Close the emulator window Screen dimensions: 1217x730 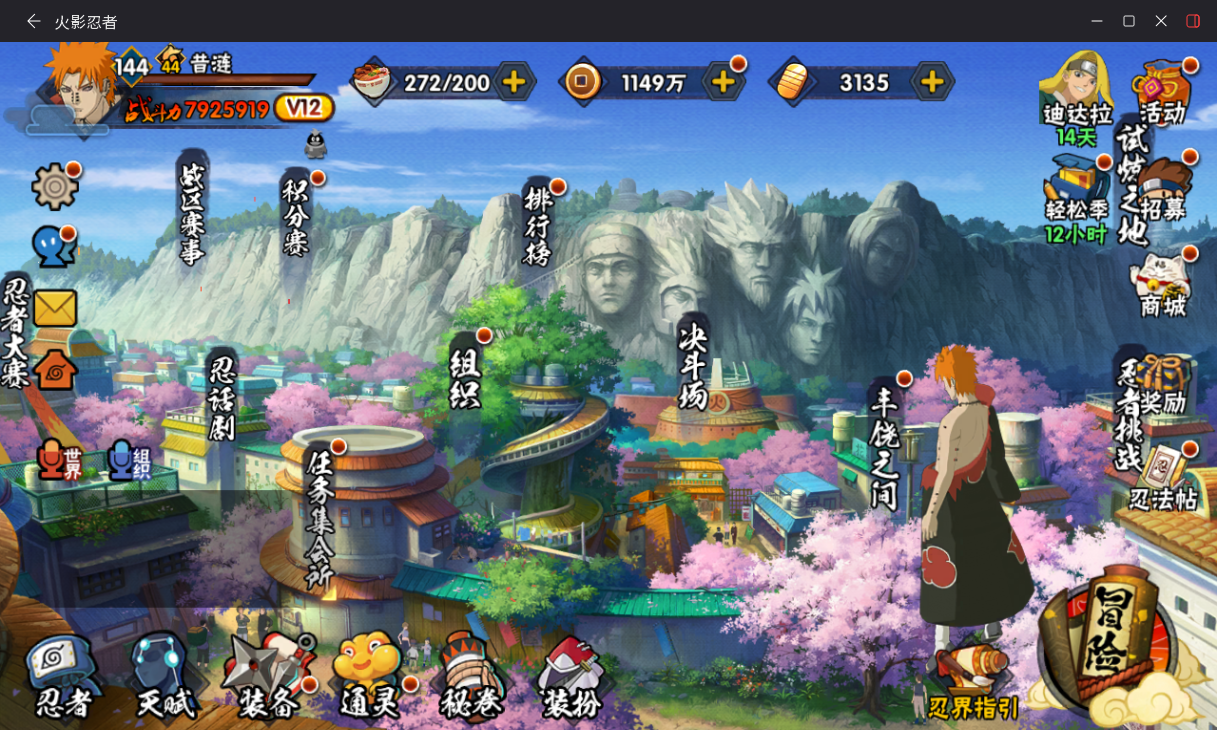(x=1161, y=21)
